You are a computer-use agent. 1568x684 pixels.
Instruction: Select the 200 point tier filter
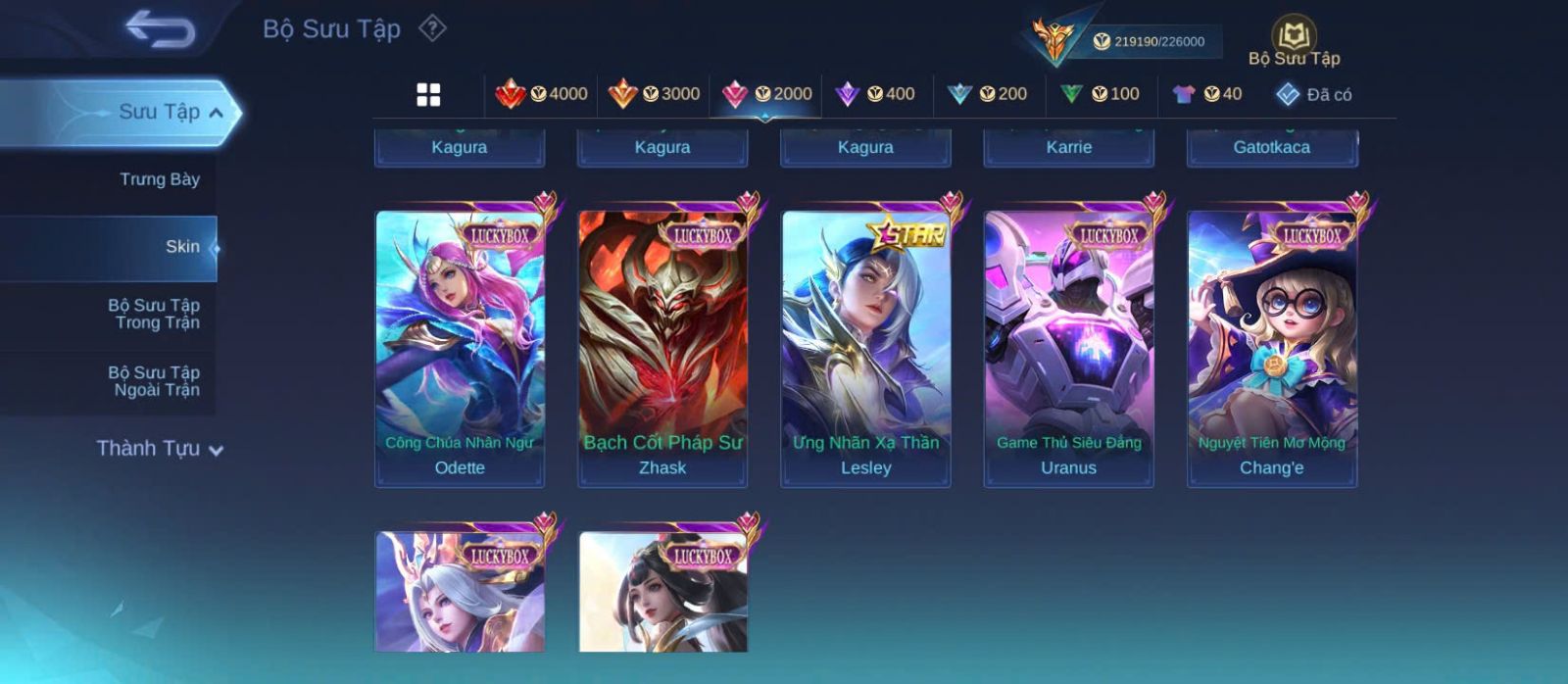click(988, 94)
